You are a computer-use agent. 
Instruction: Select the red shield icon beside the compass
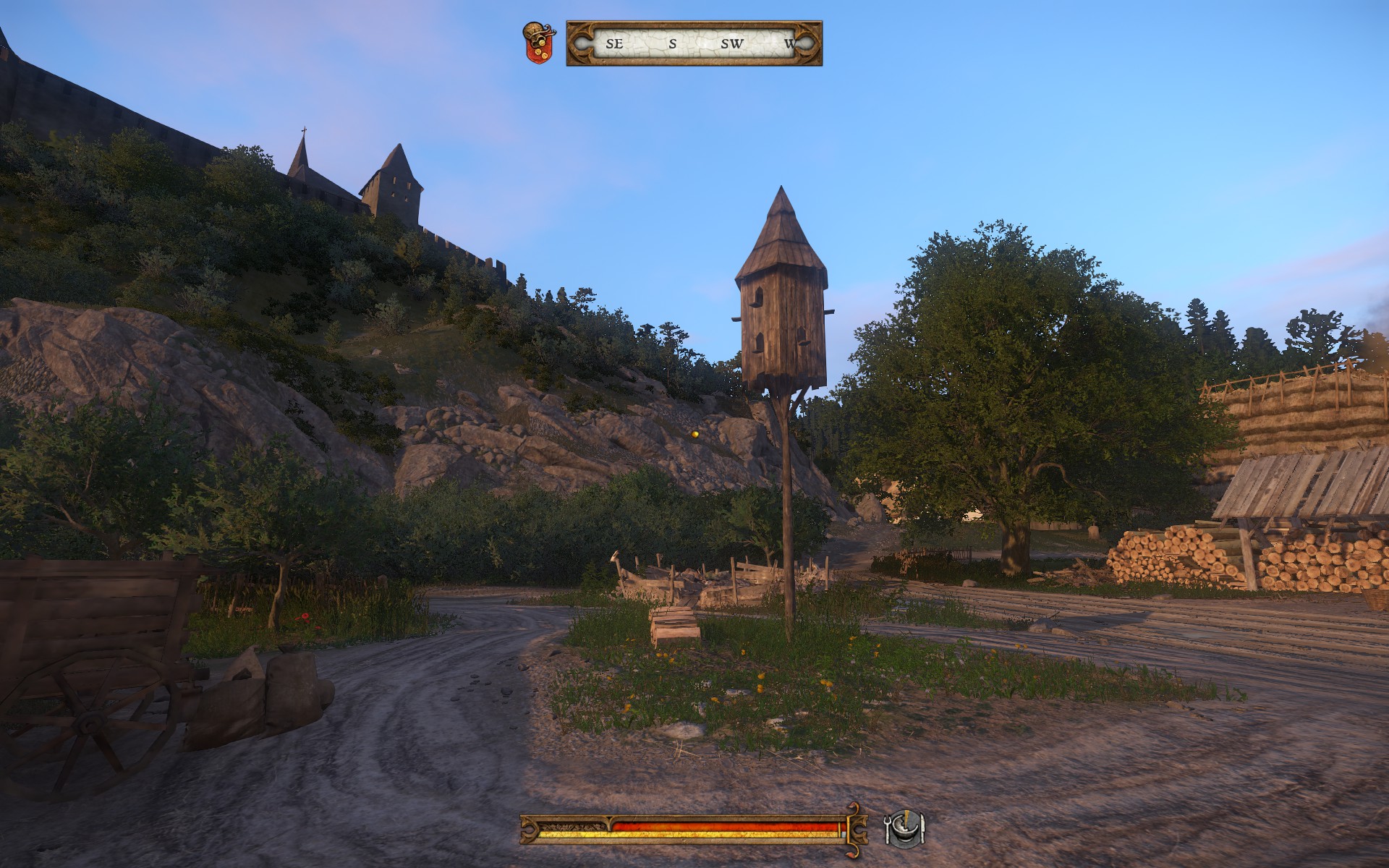coord(538,43)
